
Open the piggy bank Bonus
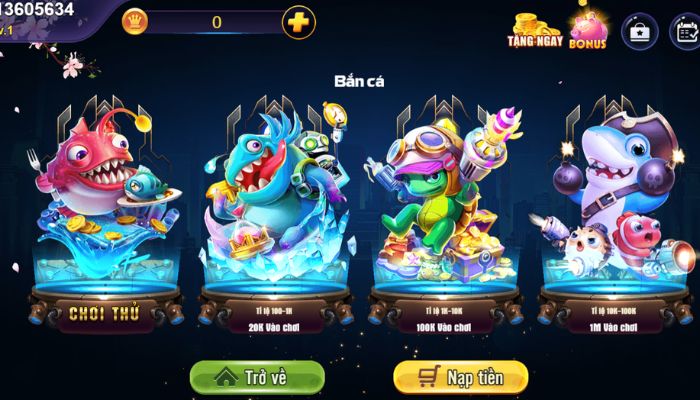(x=588, y=30)
